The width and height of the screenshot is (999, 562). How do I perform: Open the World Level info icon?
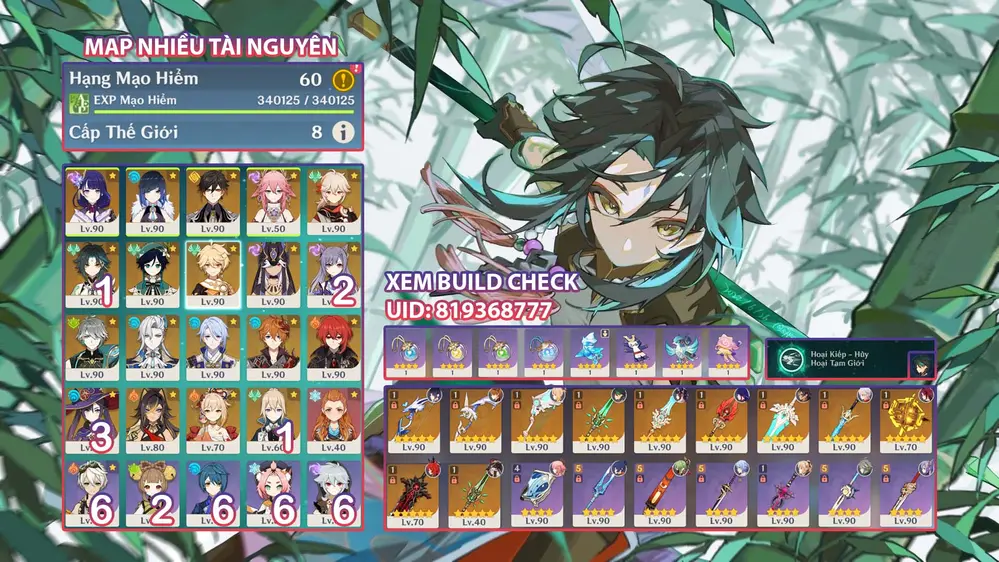pos(343,131)
